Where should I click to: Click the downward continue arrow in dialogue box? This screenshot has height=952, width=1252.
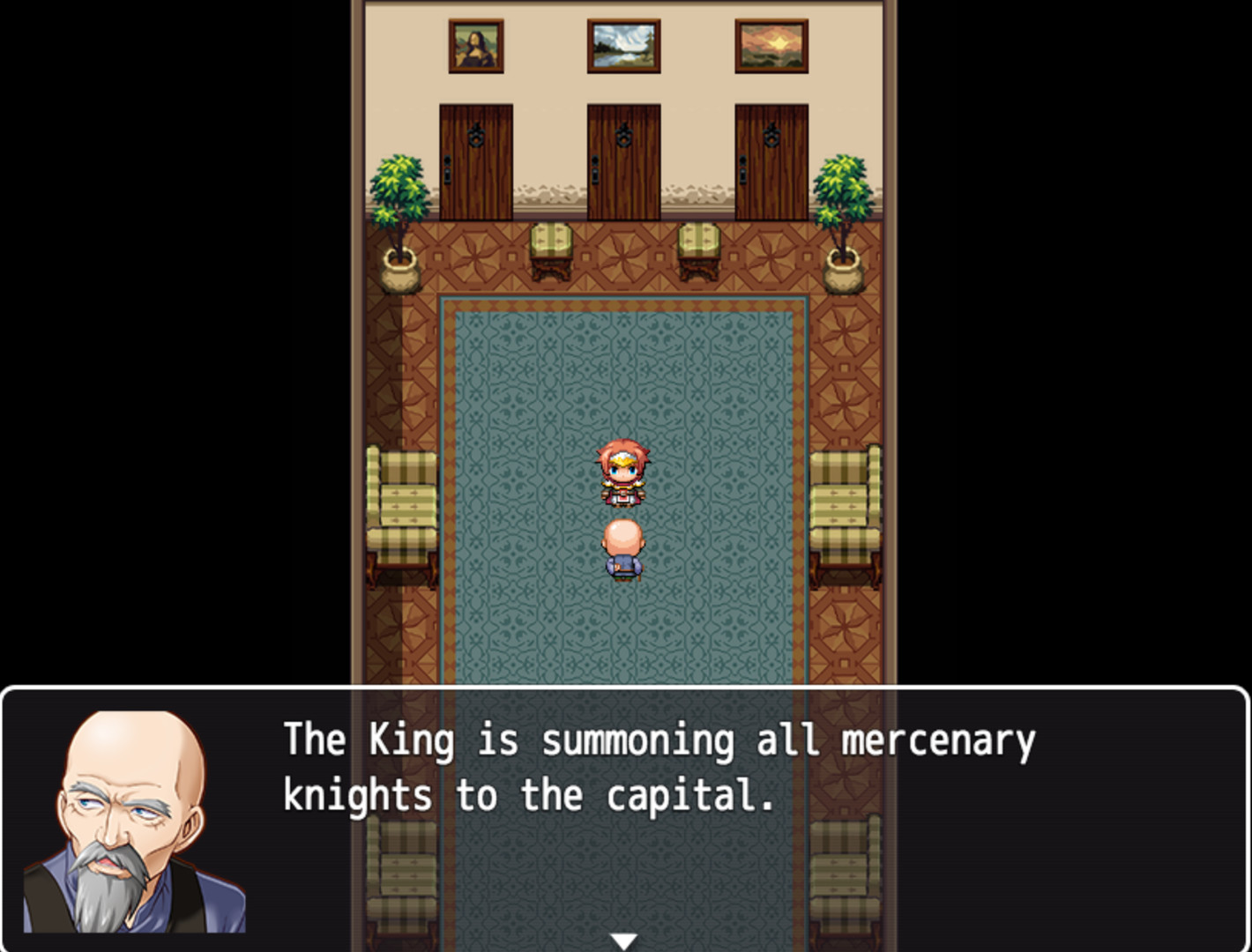tap(625, 940)
